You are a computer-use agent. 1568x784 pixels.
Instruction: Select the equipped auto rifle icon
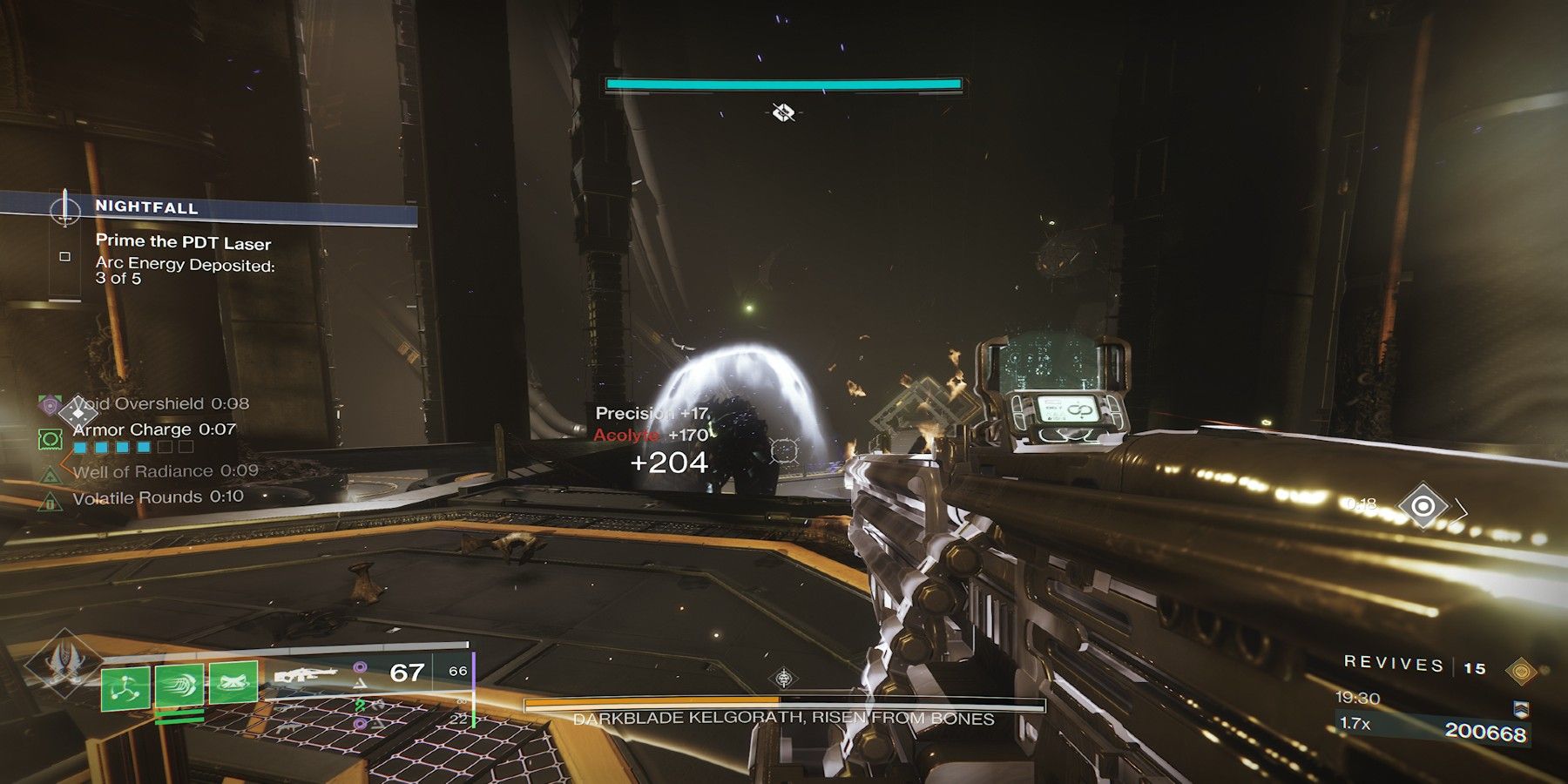pyautogui.click(x=305, y=675)
